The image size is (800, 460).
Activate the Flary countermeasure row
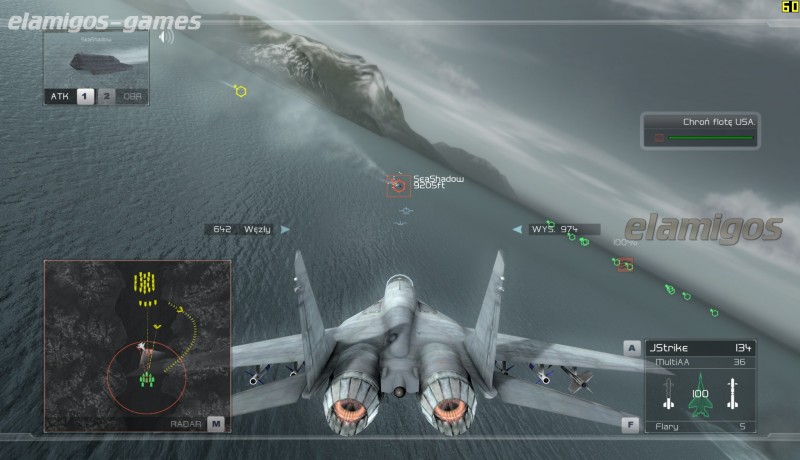699,426
